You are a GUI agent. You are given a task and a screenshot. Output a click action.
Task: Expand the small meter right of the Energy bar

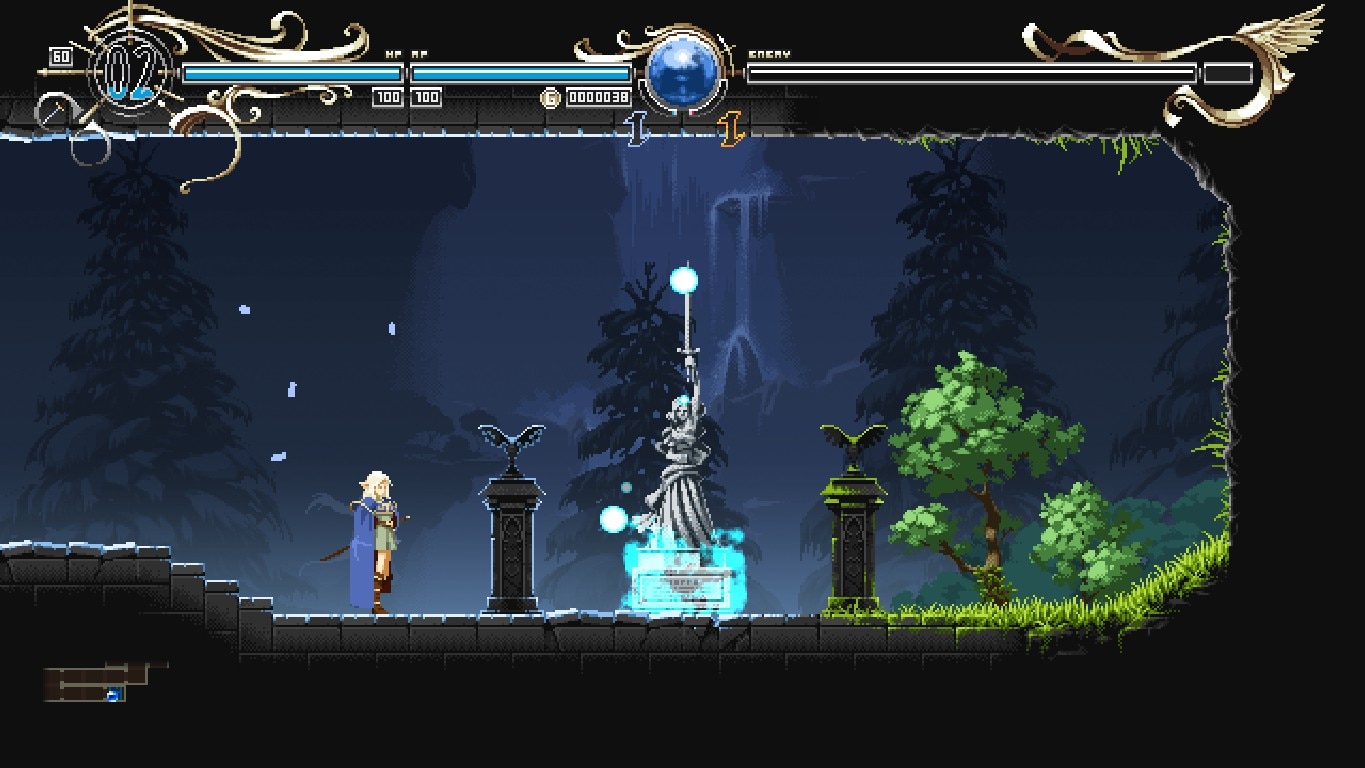tap(1228, 72)
